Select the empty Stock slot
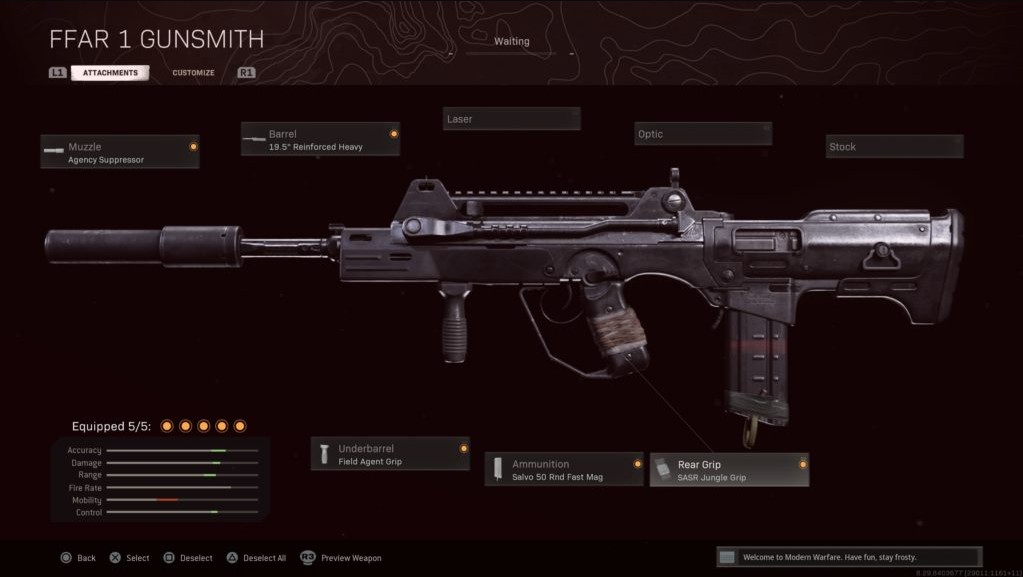 [894, 147]
